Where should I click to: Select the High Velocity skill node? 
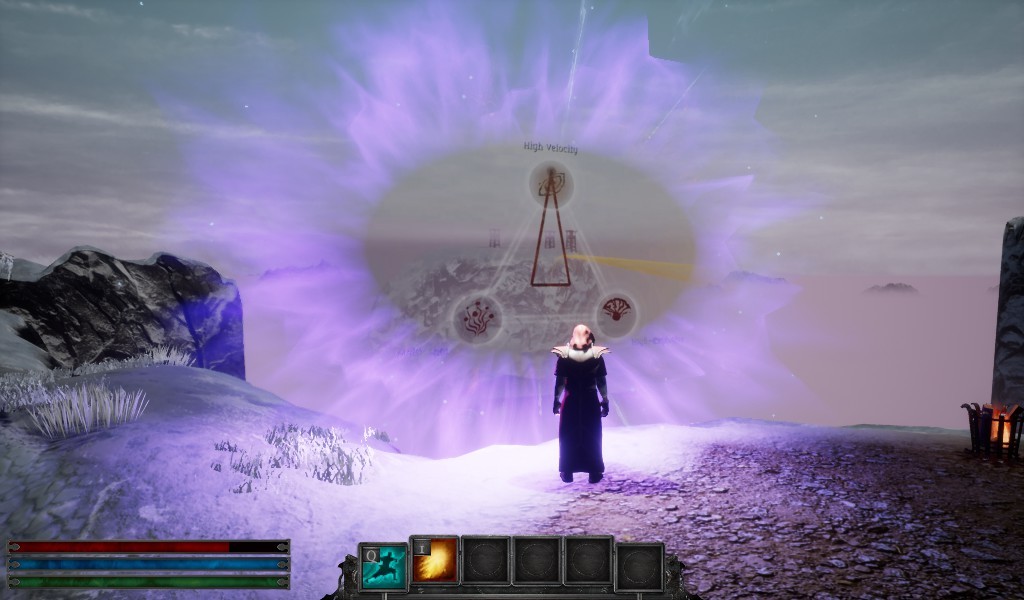549,183
